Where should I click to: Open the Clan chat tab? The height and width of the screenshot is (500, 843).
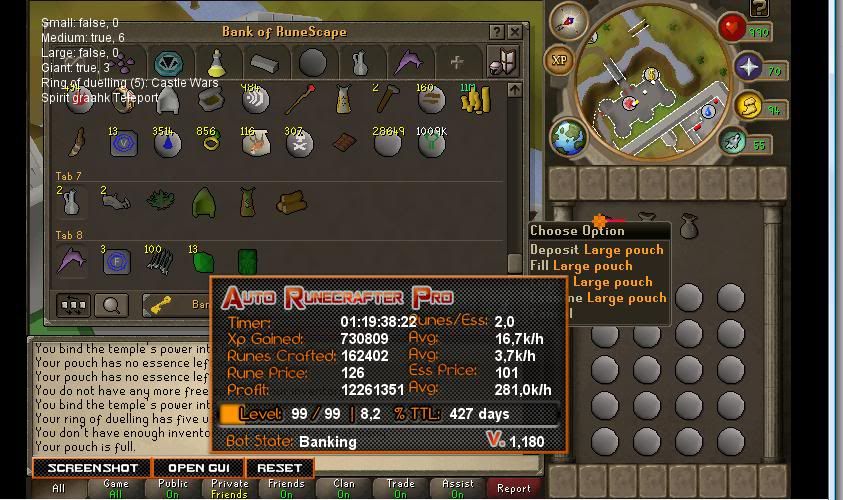coord(343,488)
